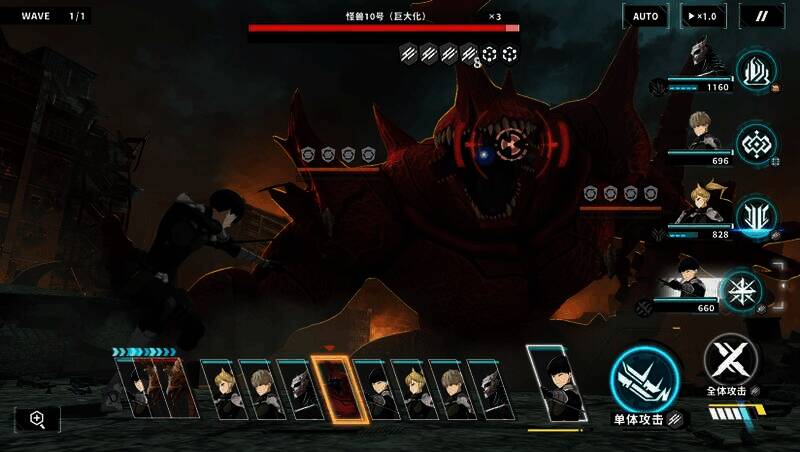Use the 696 HP character's skill icon
800x452 pixels.
tap(756, 143)
